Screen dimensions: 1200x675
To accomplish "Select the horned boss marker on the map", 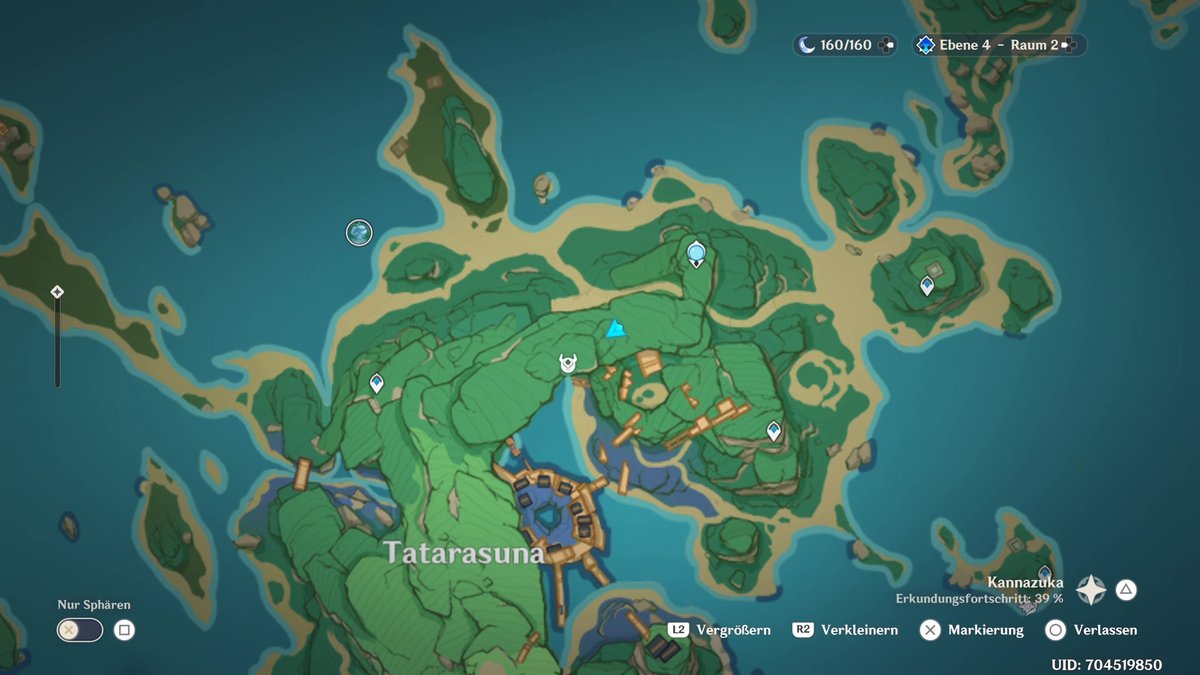I will point(568,364).
